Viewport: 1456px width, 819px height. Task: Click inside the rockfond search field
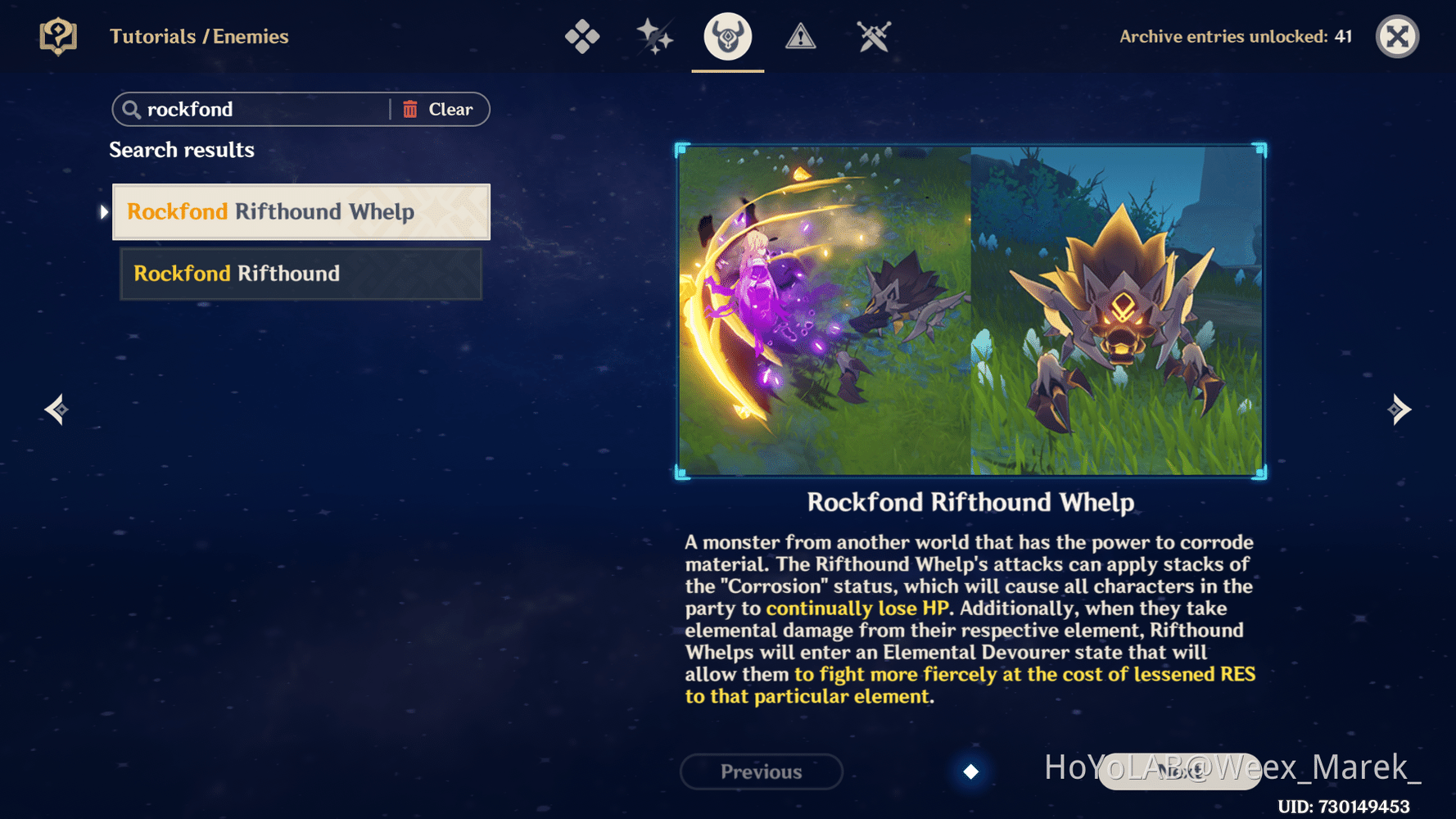pos(246,109)
